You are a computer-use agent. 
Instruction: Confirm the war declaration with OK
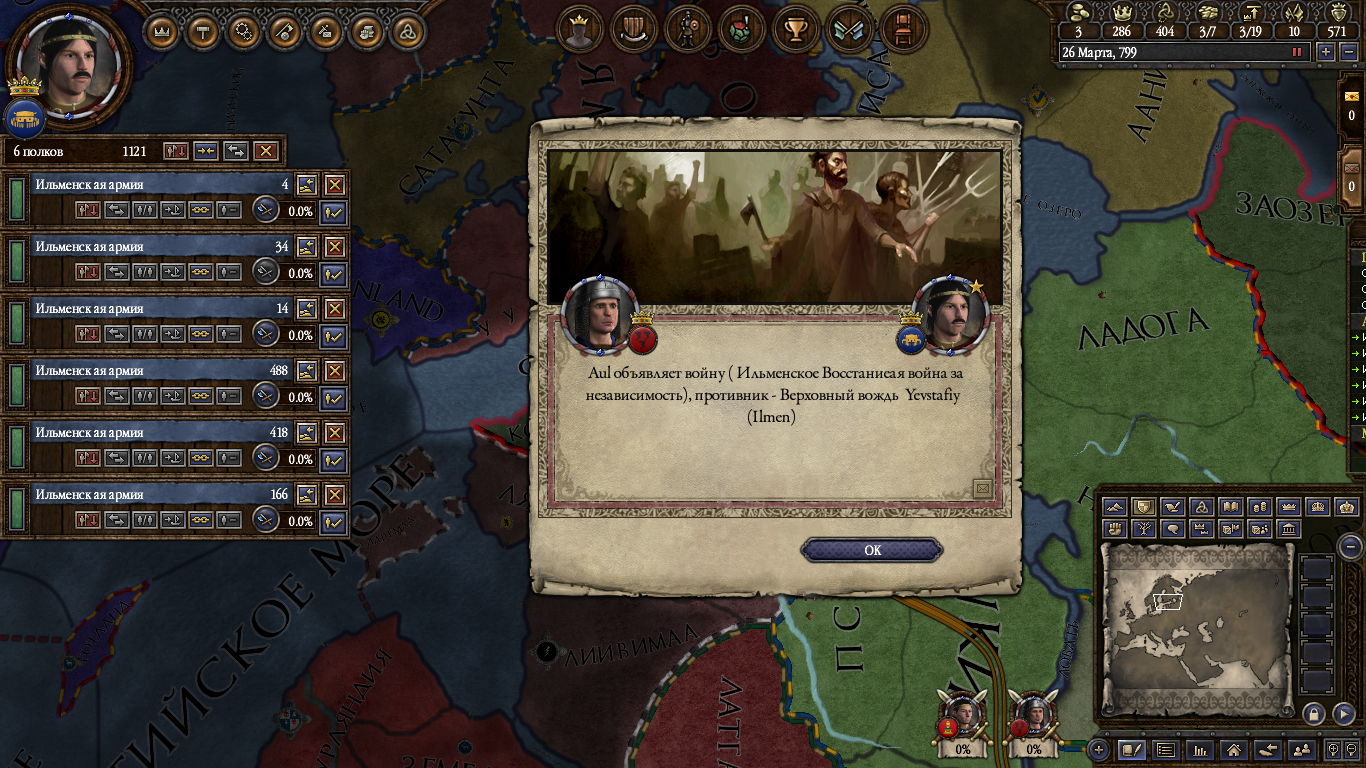(872, 550)
